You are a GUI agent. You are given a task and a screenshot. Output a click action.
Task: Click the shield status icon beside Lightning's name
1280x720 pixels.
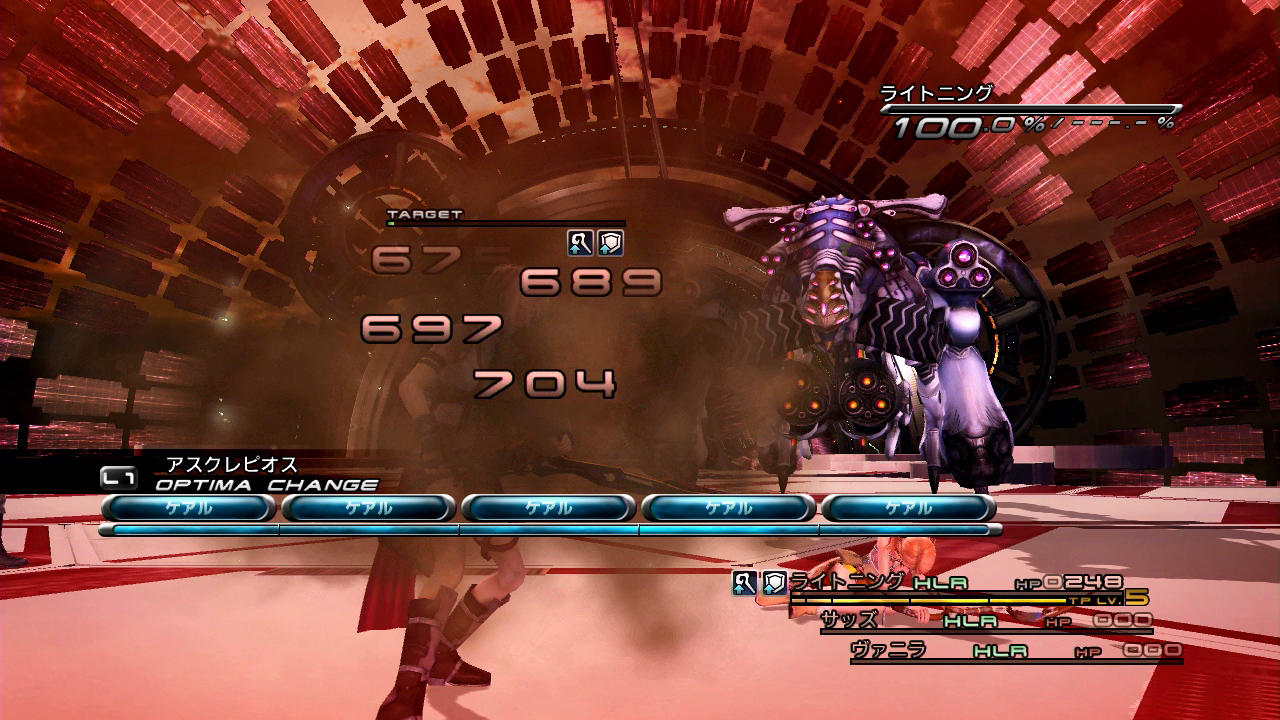(x=774, y=583)
